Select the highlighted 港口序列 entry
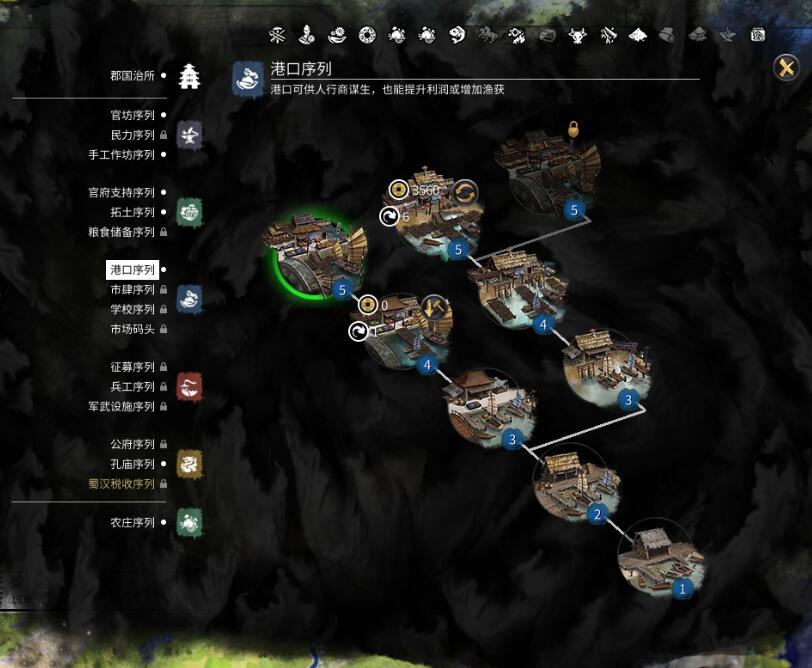The image size is (812, 668). pyautogui.click(x=132, y=270)
